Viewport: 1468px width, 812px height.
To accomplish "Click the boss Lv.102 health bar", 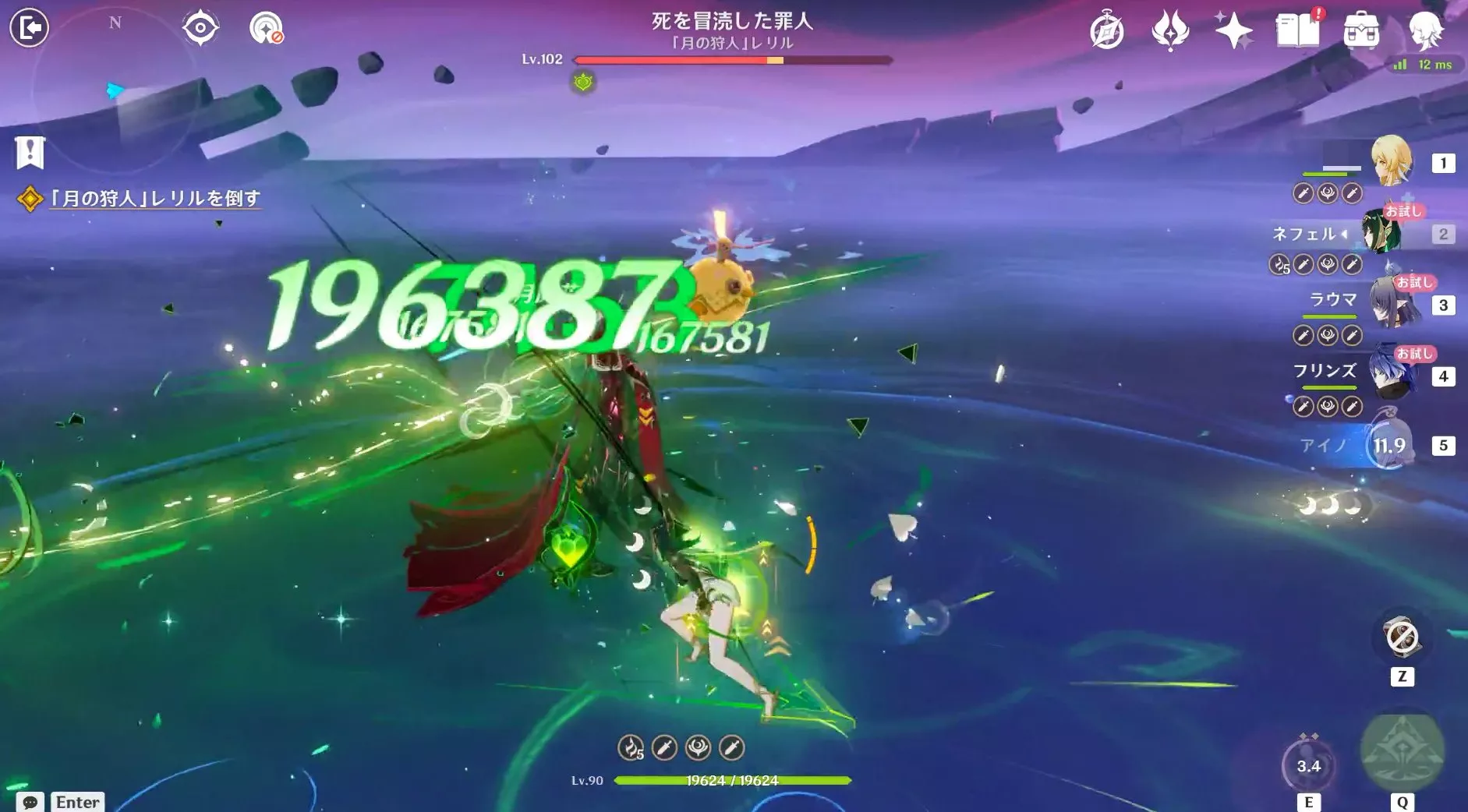I will 733,59.
